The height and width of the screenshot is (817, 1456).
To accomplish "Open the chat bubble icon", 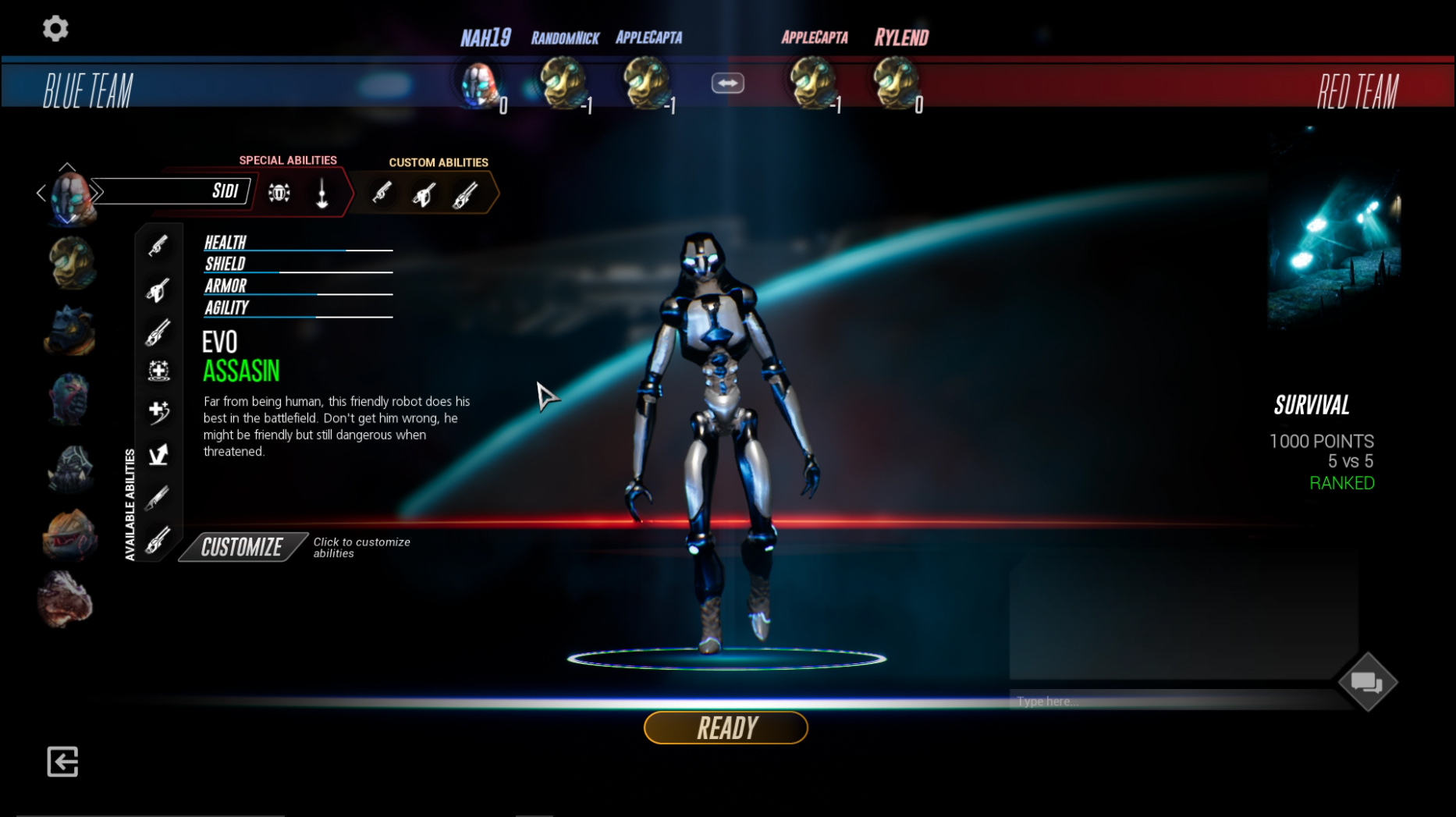I will [x=1366, y=681].
